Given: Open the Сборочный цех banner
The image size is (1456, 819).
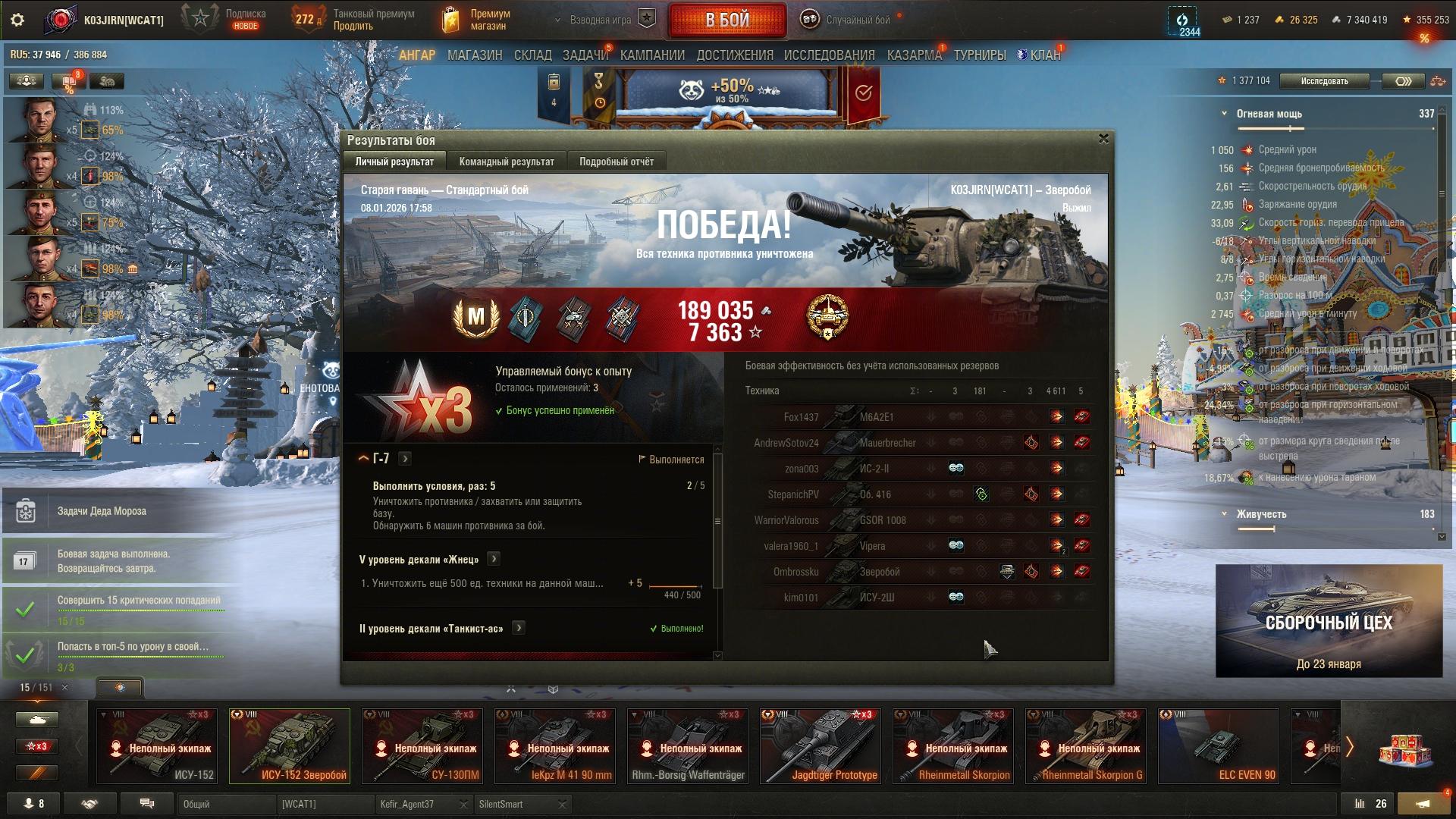Looking at the screenshot, I should point(1329,620).
